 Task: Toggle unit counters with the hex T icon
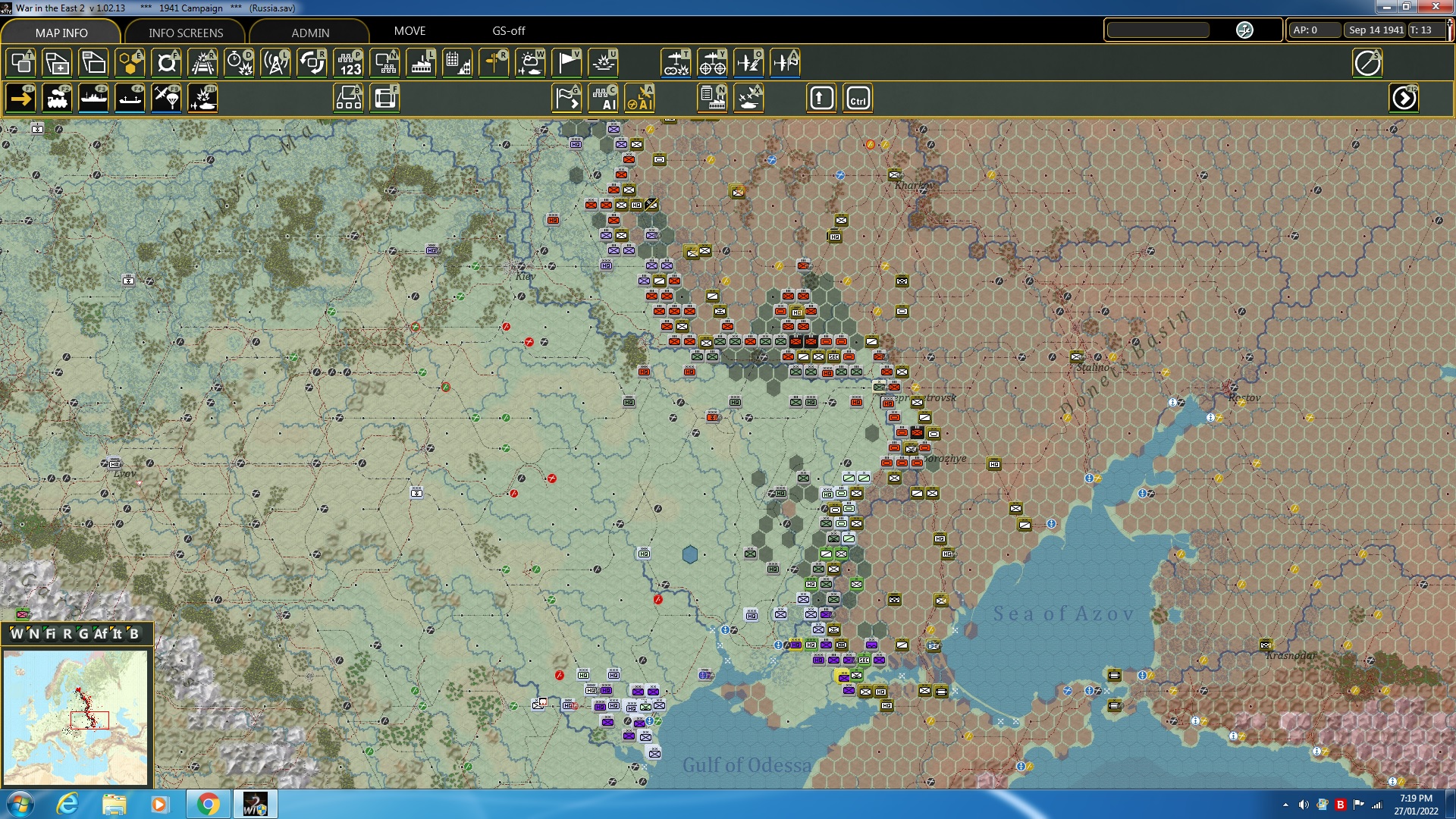20,63
